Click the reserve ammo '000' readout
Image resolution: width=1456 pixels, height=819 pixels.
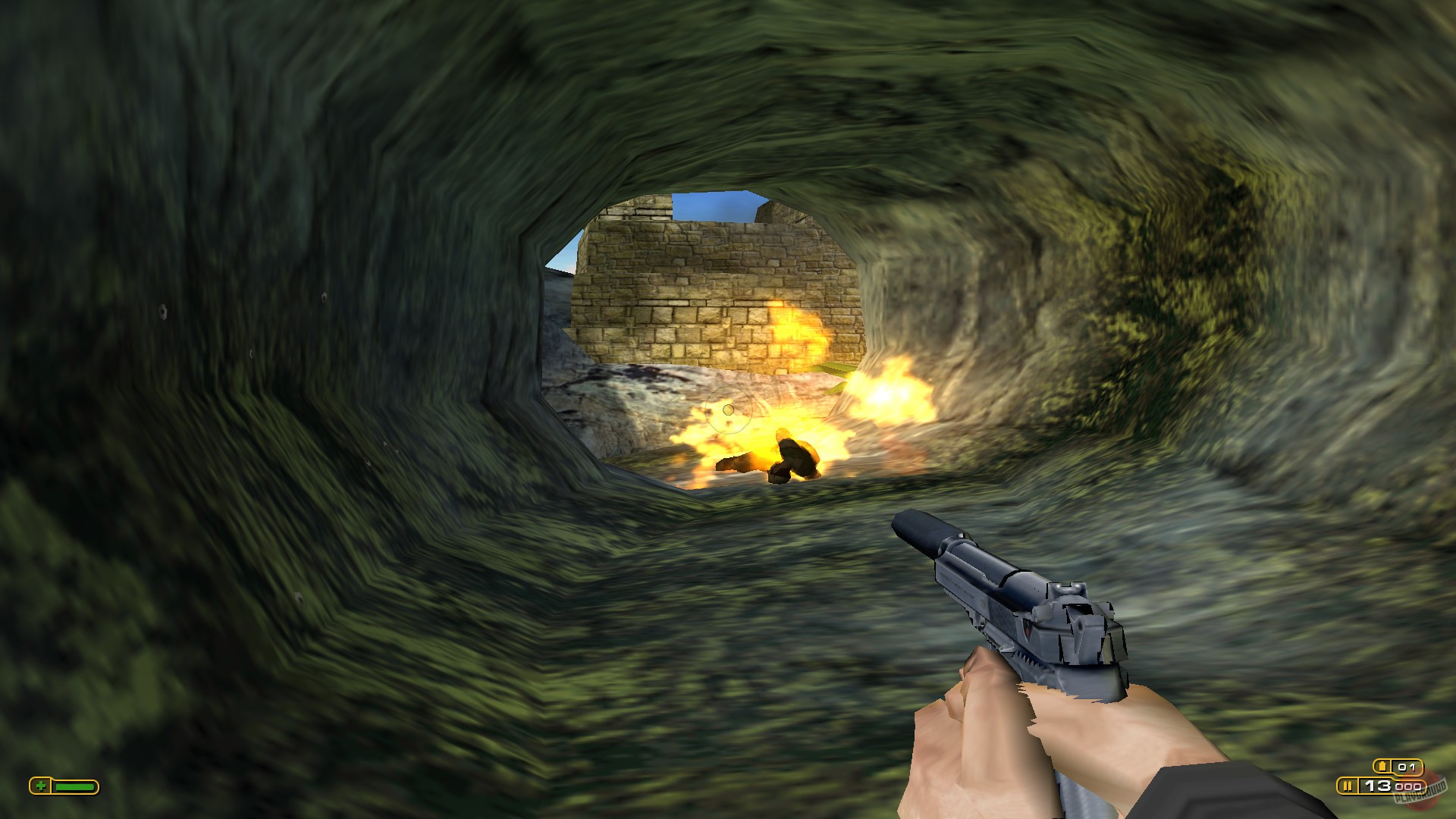click(1409, 787)
